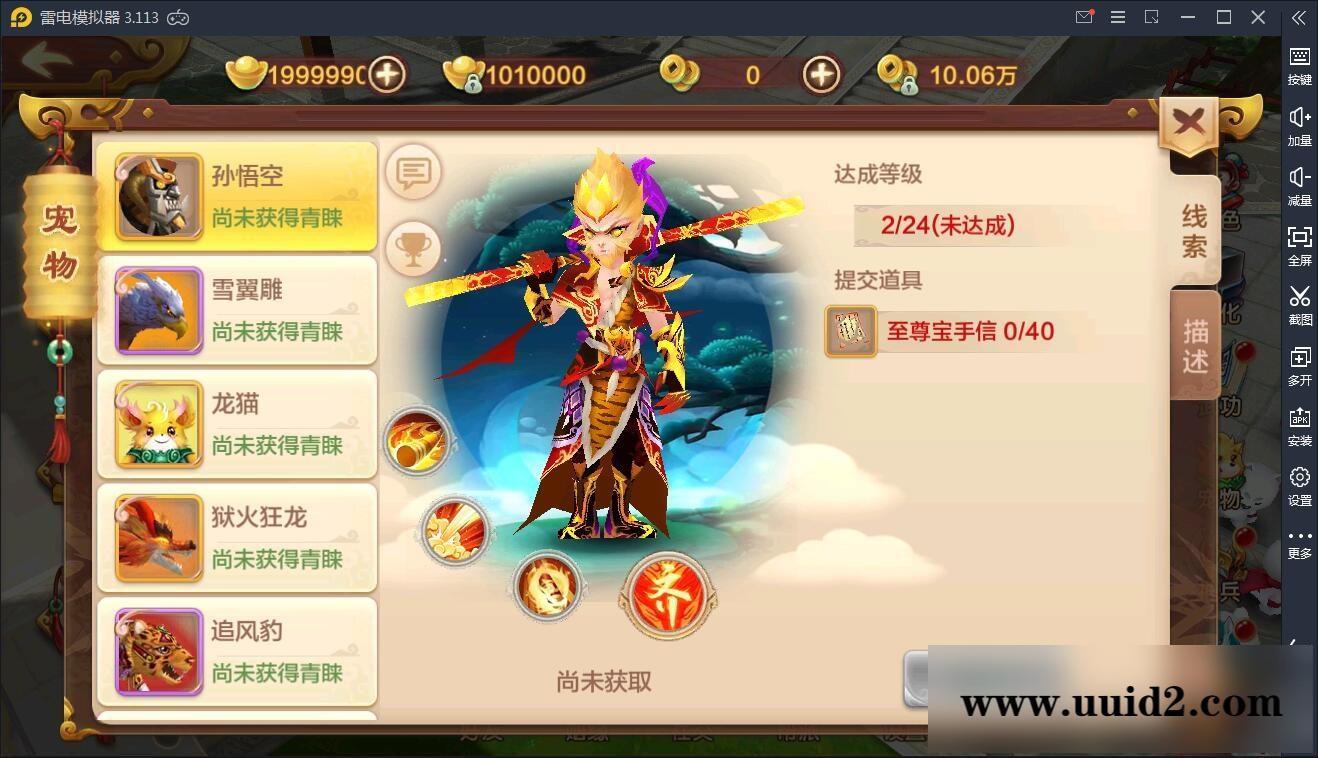View the red '灵' skill icon below the character

[x=666, y=596]
